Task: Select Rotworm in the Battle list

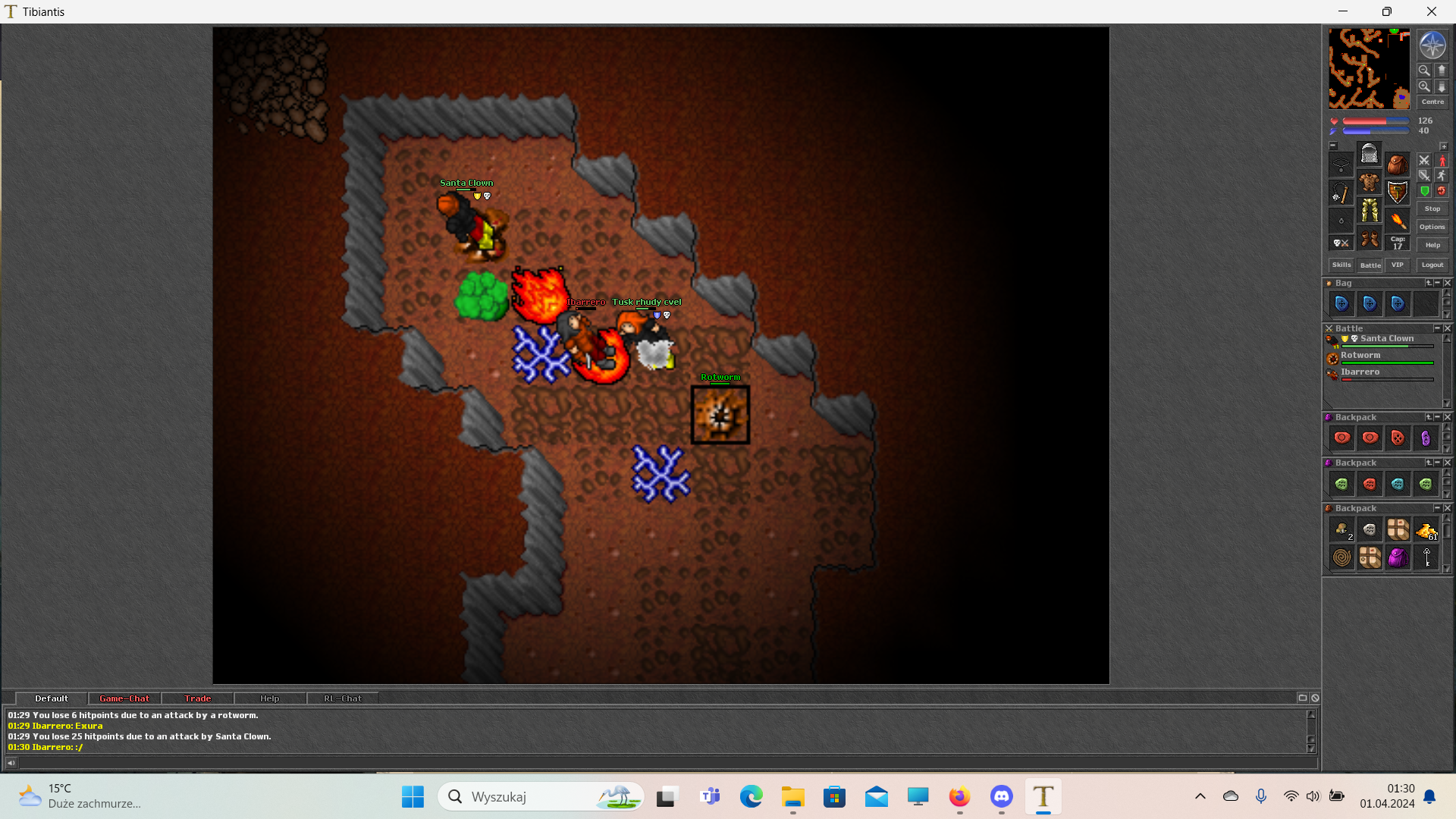Action: (1361, 355)
